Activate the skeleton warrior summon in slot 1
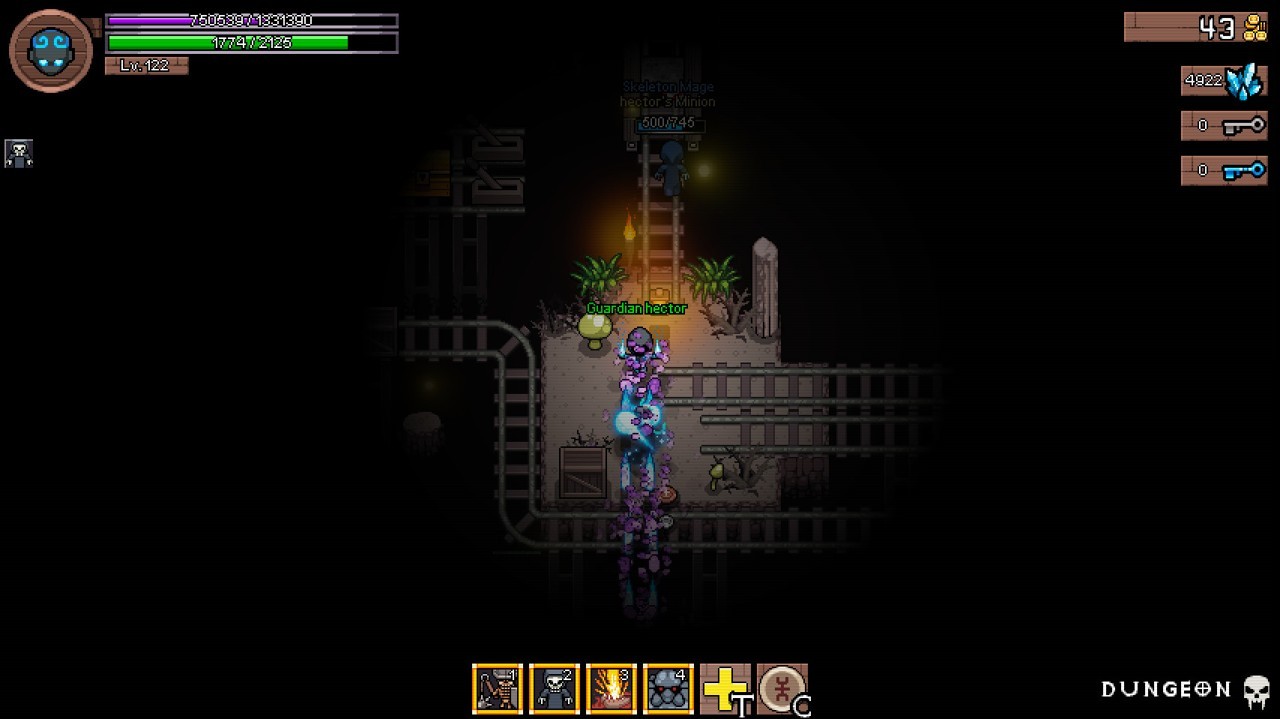 (x=498, y=689)
